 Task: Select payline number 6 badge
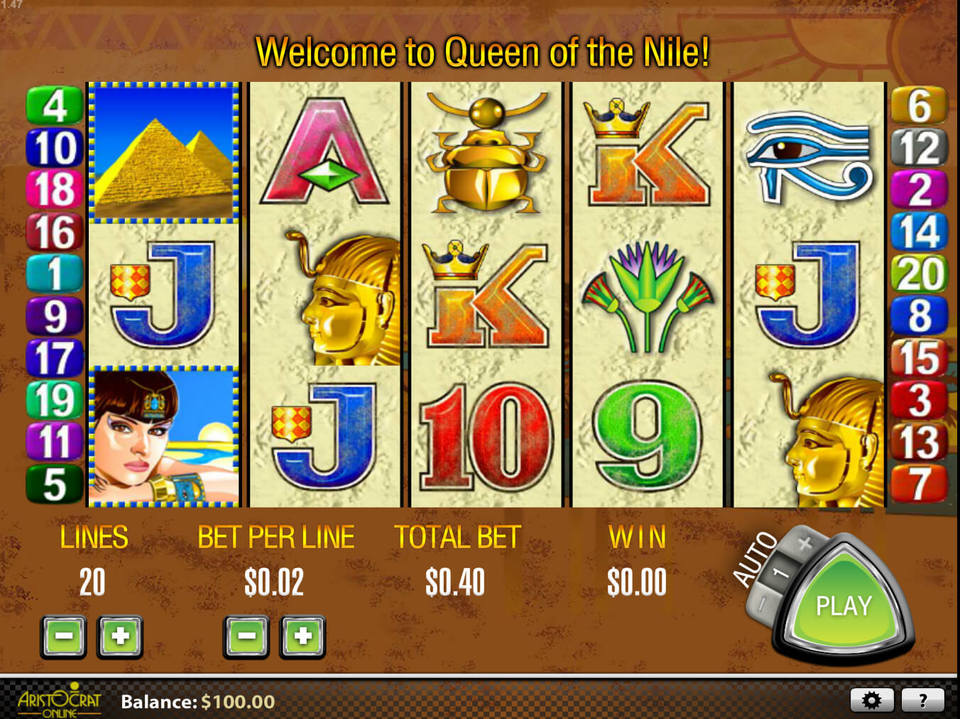click(x=918, y=105)
